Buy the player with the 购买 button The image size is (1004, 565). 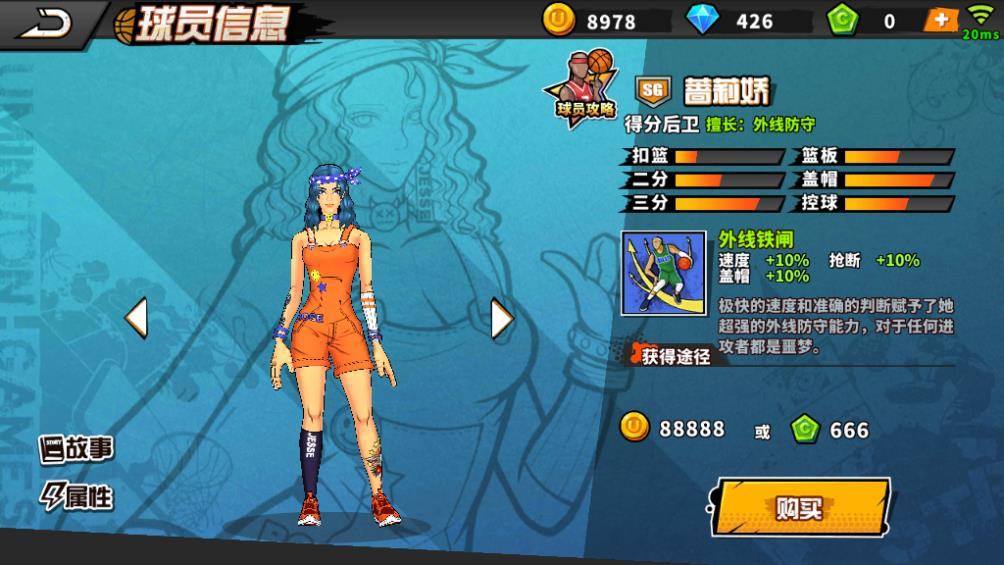(x=801, y=508)
